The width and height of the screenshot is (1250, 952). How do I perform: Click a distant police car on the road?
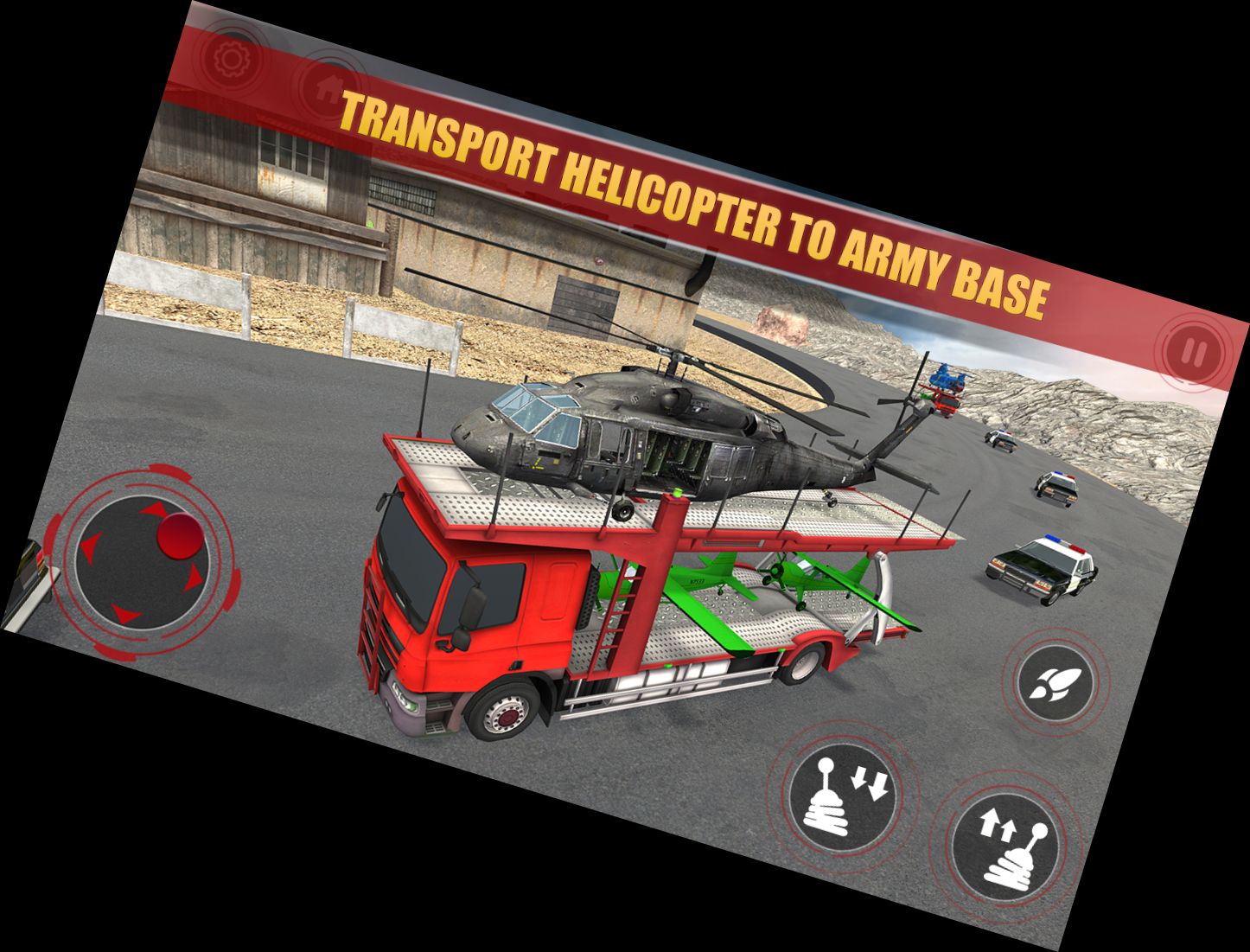coord(1055,489)
